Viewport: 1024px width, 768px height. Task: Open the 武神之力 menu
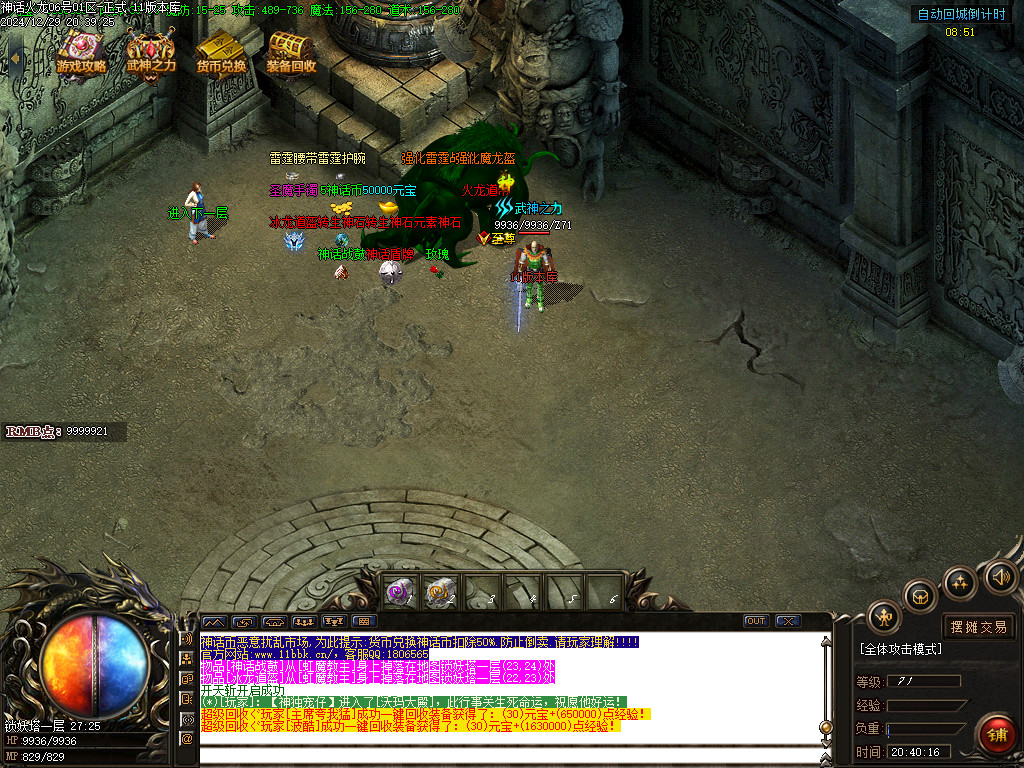pyautogui.click(x=151, y=52)
